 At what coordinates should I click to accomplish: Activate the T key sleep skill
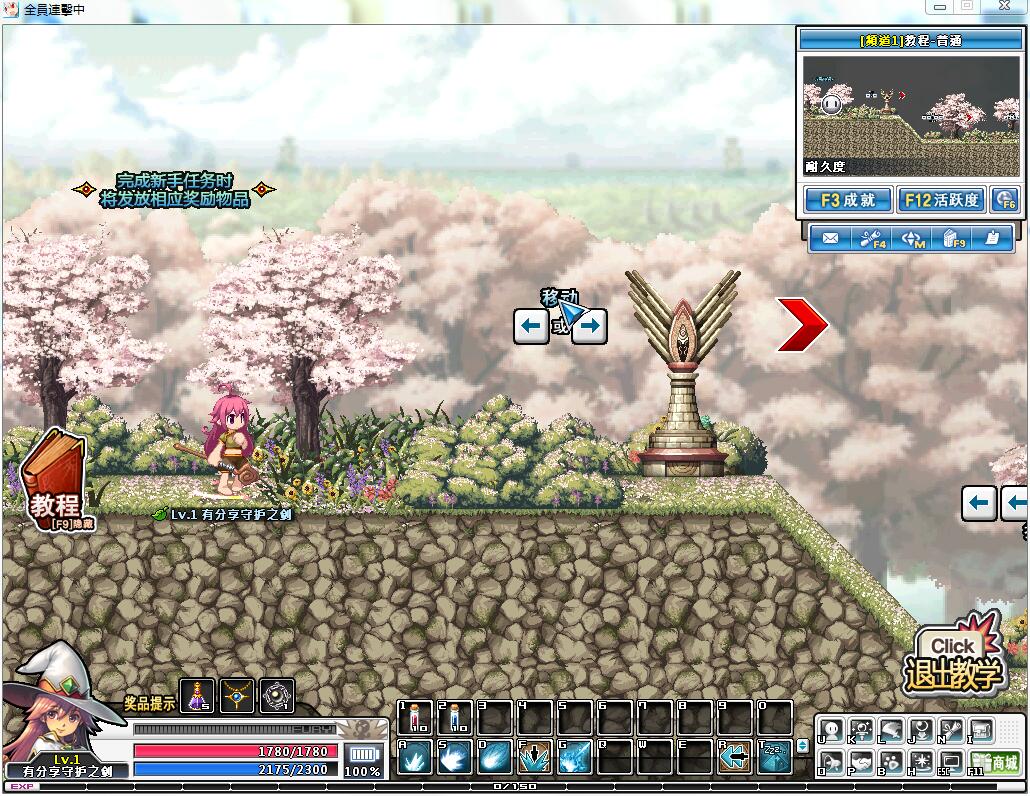[x=774, y=756]
